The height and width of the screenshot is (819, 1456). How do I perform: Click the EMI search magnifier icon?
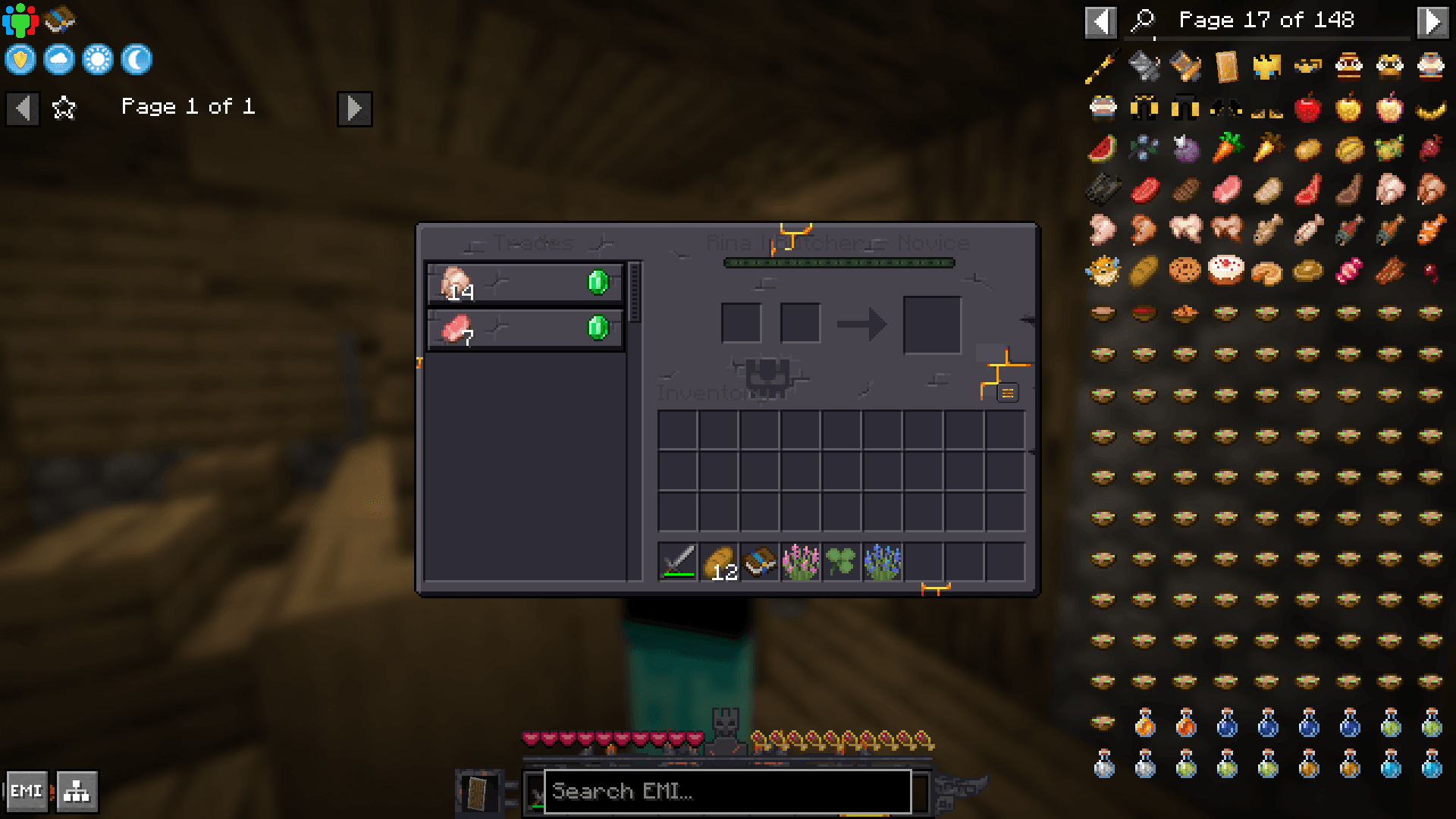[1142, 21]
